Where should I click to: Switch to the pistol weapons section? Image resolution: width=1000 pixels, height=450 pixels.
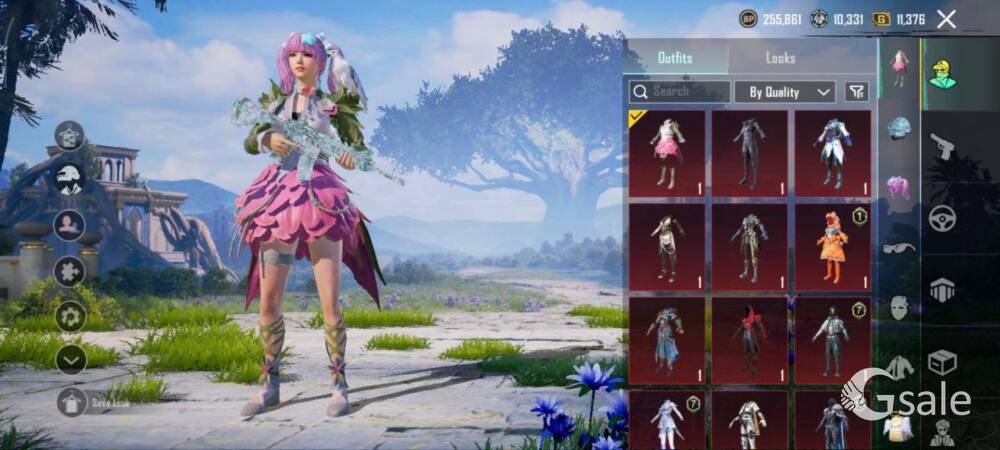(942, 147)
